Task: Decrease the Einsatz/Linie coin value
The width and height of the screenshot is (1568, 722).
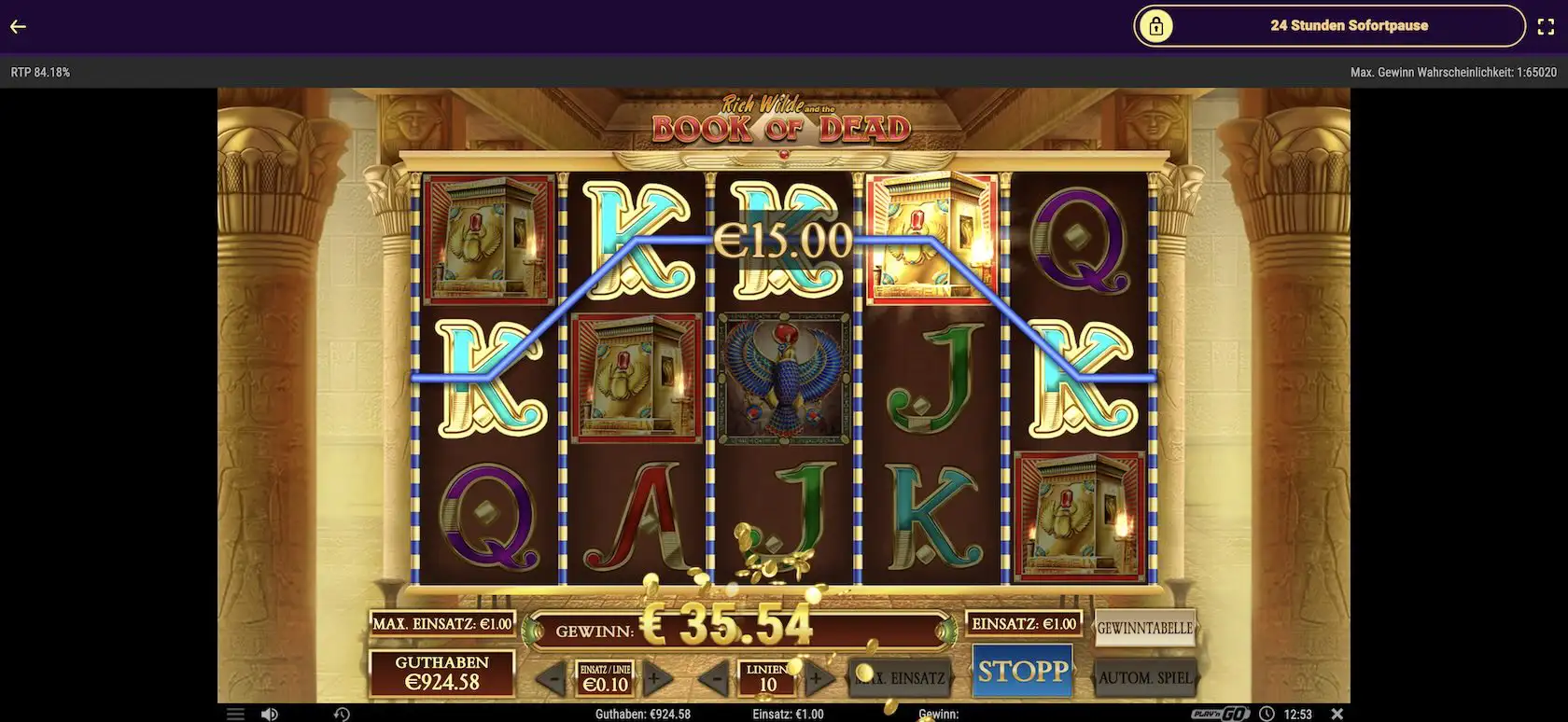Action: pos(553,678)
